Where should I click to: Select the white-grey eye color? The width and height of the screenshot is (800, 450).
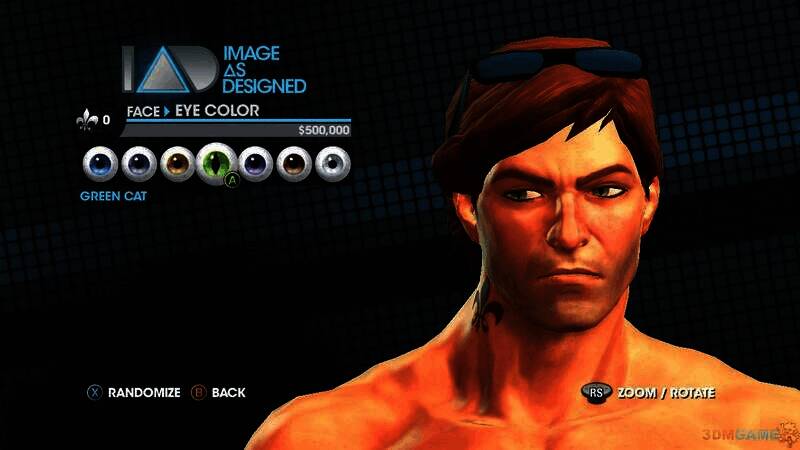pos(332,163)
